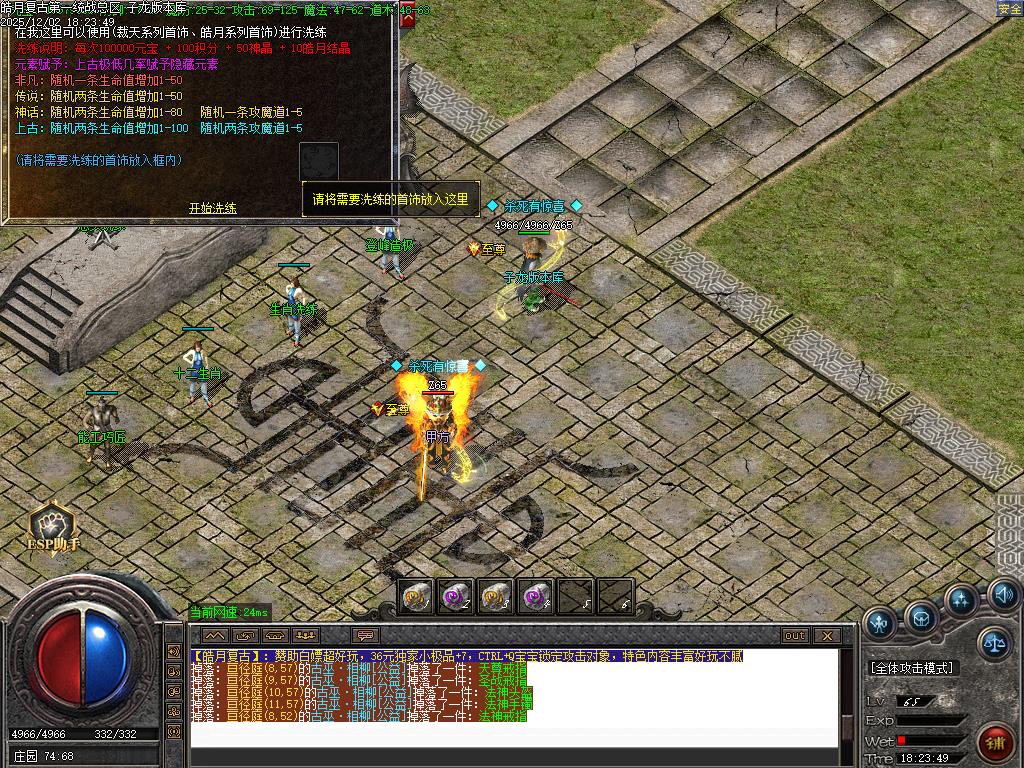1024x768 pixels.
Task: Open the chat speech bubble button
Action: (365, 635)
